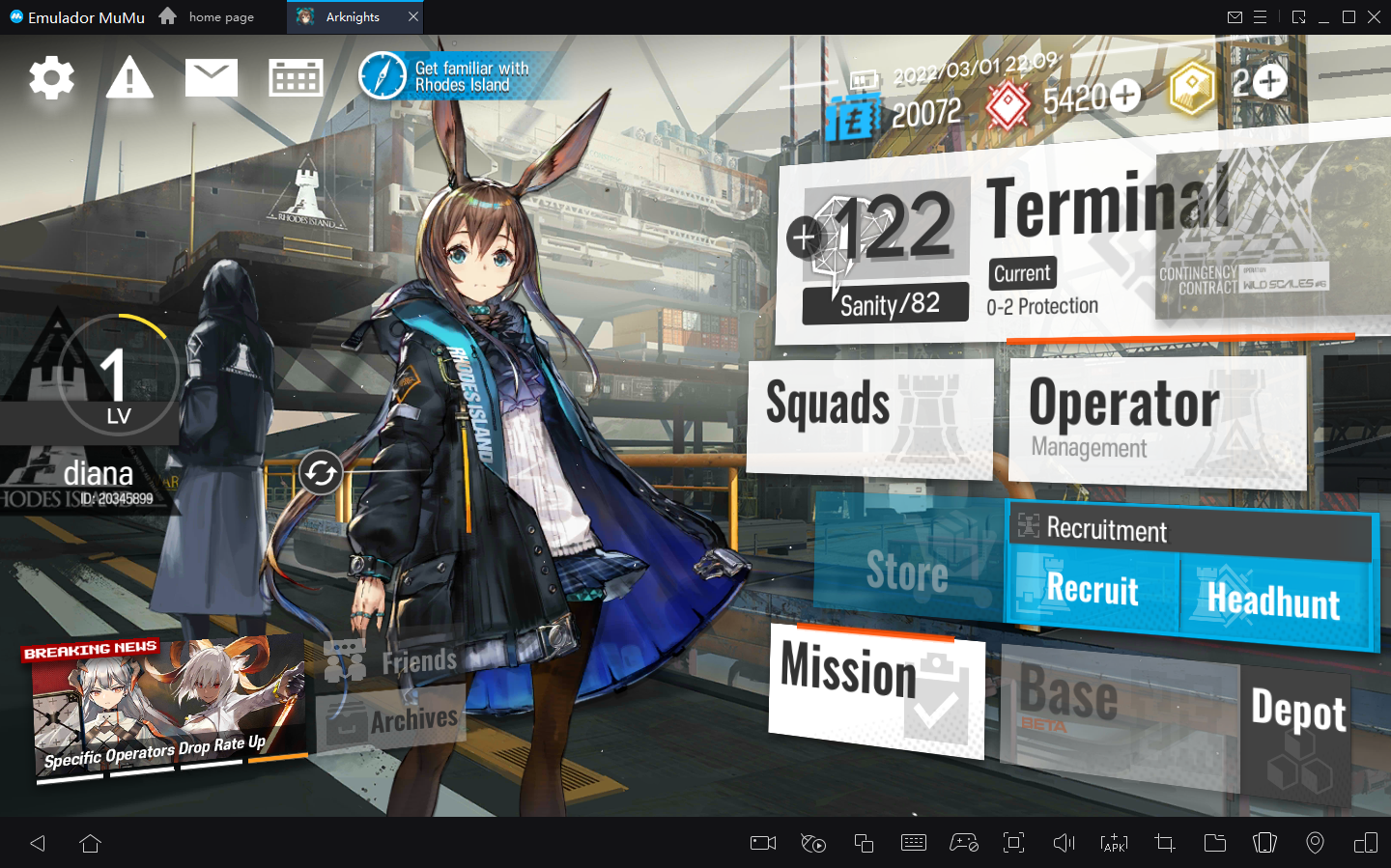Restore Sanity via the plus icon
This screenshot has width=1391, height=868.
point(804,237)
